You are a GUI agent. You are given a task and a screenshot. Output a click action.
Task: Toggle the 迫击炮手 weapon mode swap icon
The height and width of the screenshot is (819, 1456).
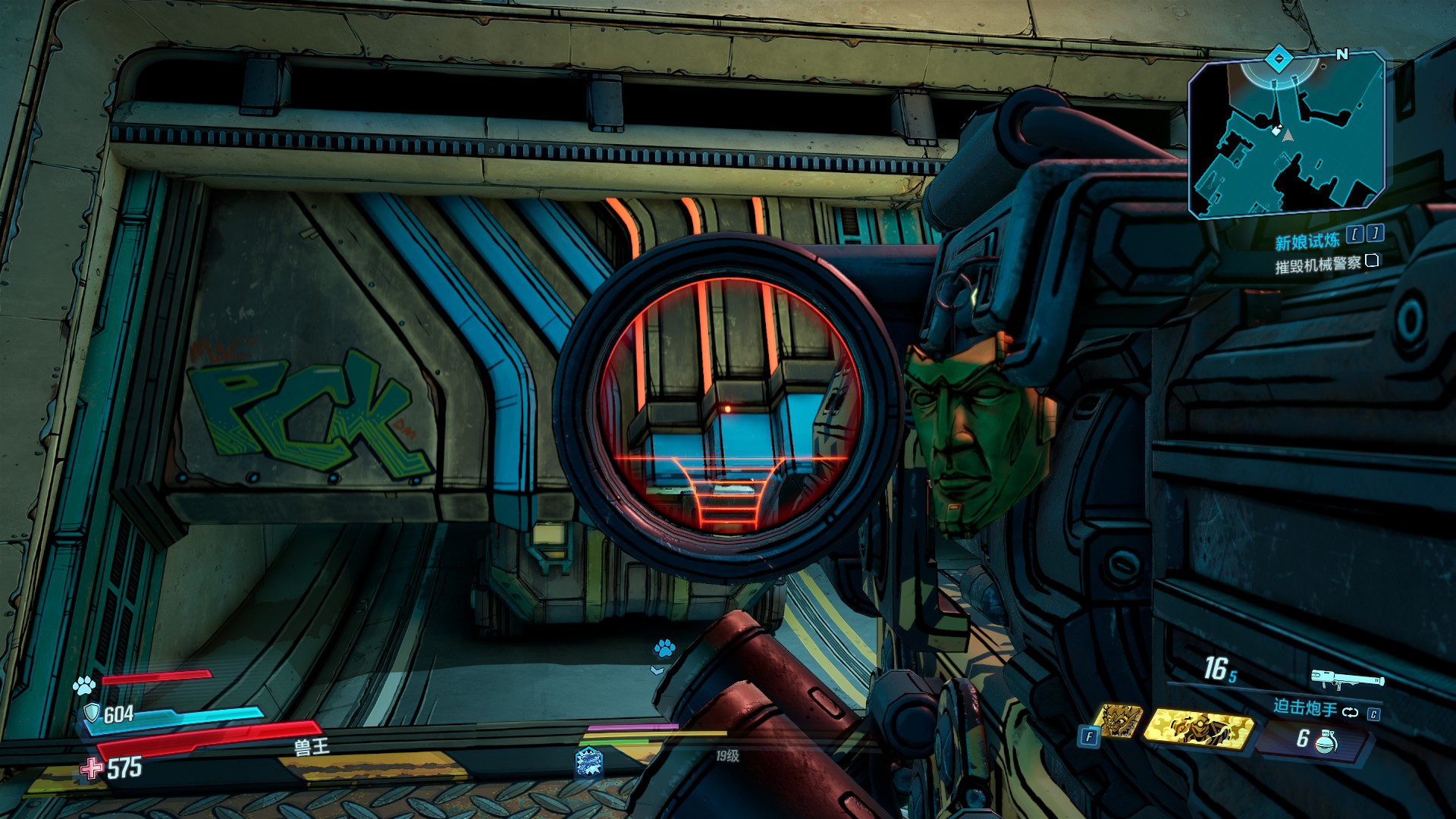[x=1350, y=711]
